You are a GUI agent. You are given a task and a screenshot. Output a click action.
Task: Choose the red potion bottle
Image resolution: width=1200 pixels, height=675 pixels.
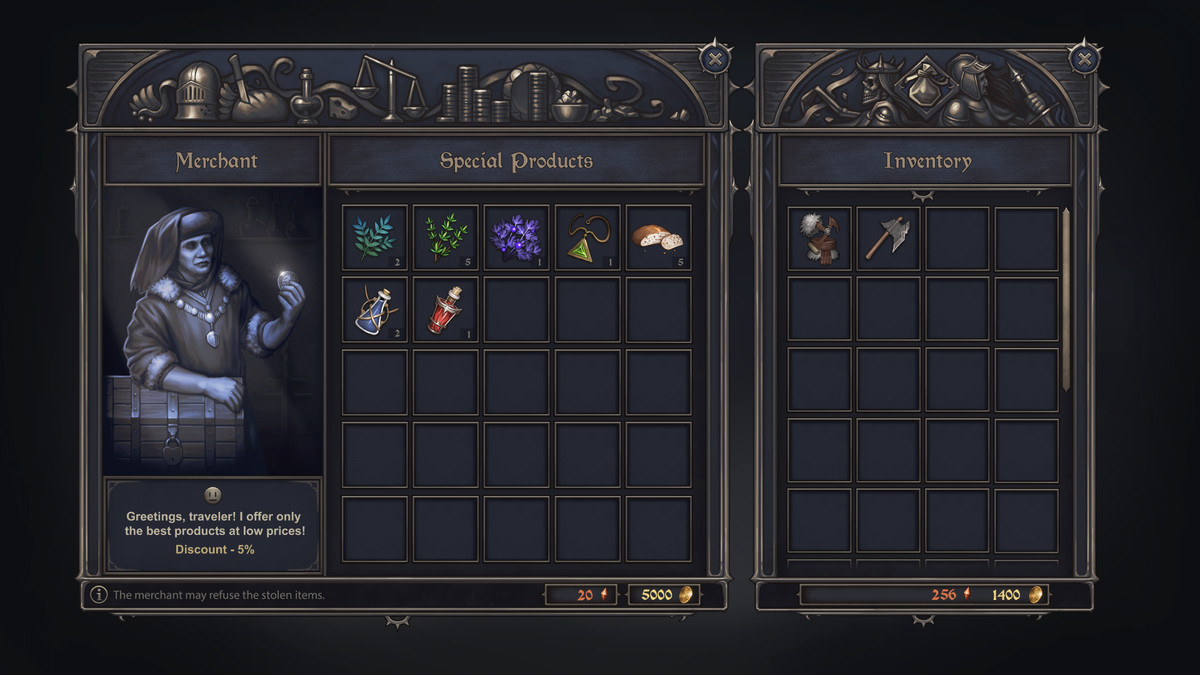tap(446, 310)
